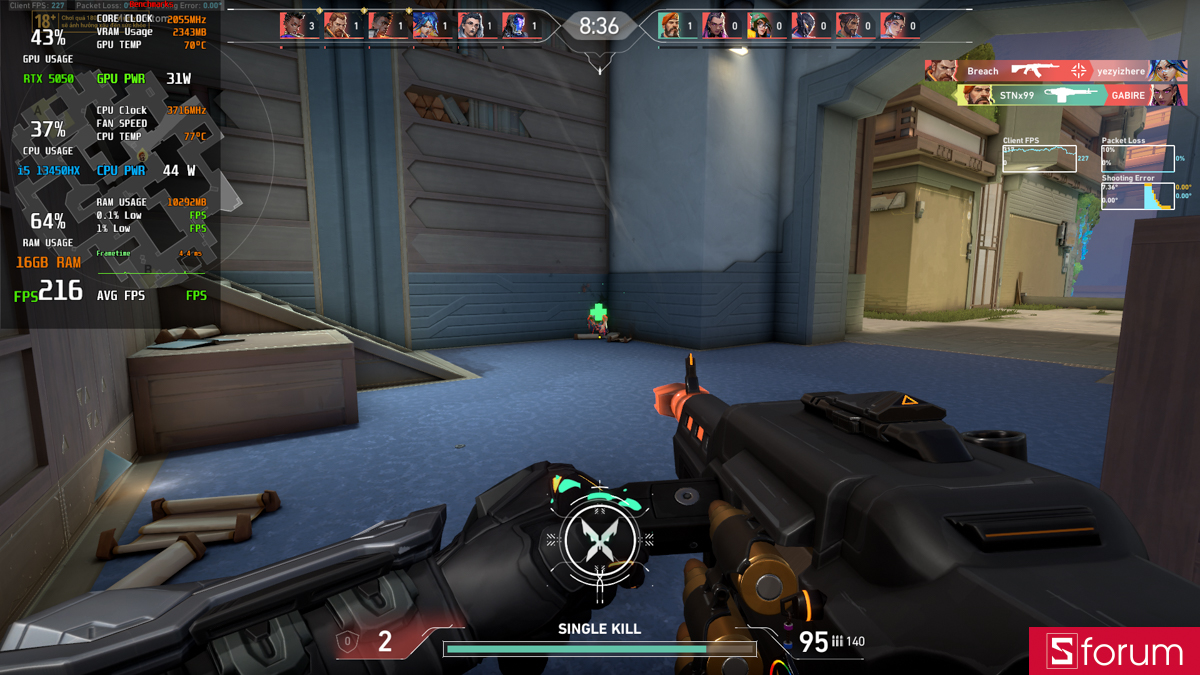
Task: Click Reyna's portrait in the top team bar
Action: click(715, 25)
